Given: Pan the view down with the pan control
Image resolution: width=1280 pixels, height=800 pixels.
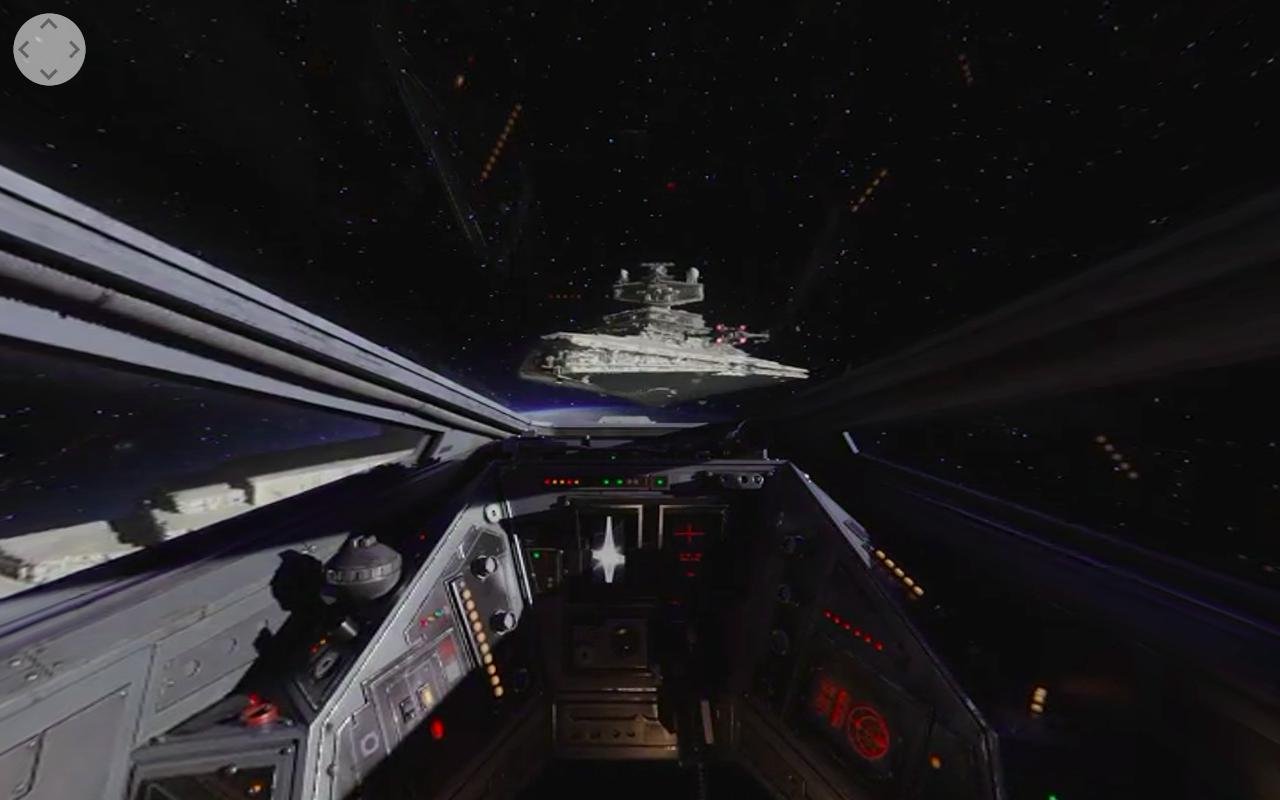Looking at the screenshot, I should [x=49, y=73].
